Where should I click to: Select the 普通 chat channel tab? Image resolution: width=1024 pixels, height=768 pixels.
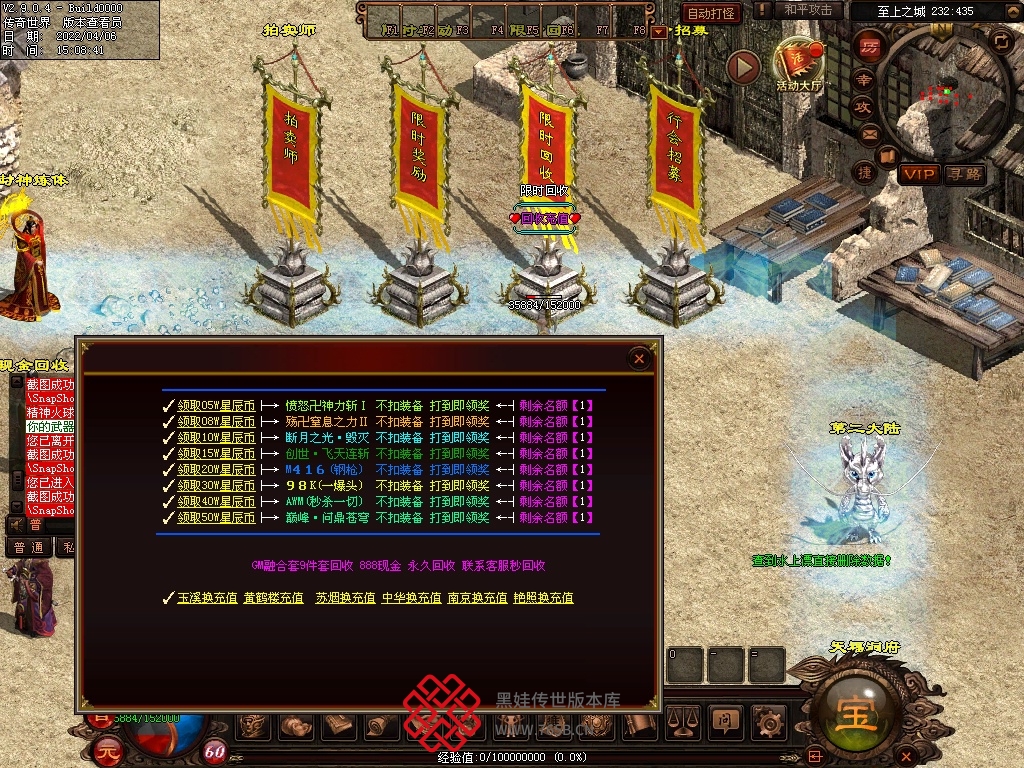click(29, 547)
